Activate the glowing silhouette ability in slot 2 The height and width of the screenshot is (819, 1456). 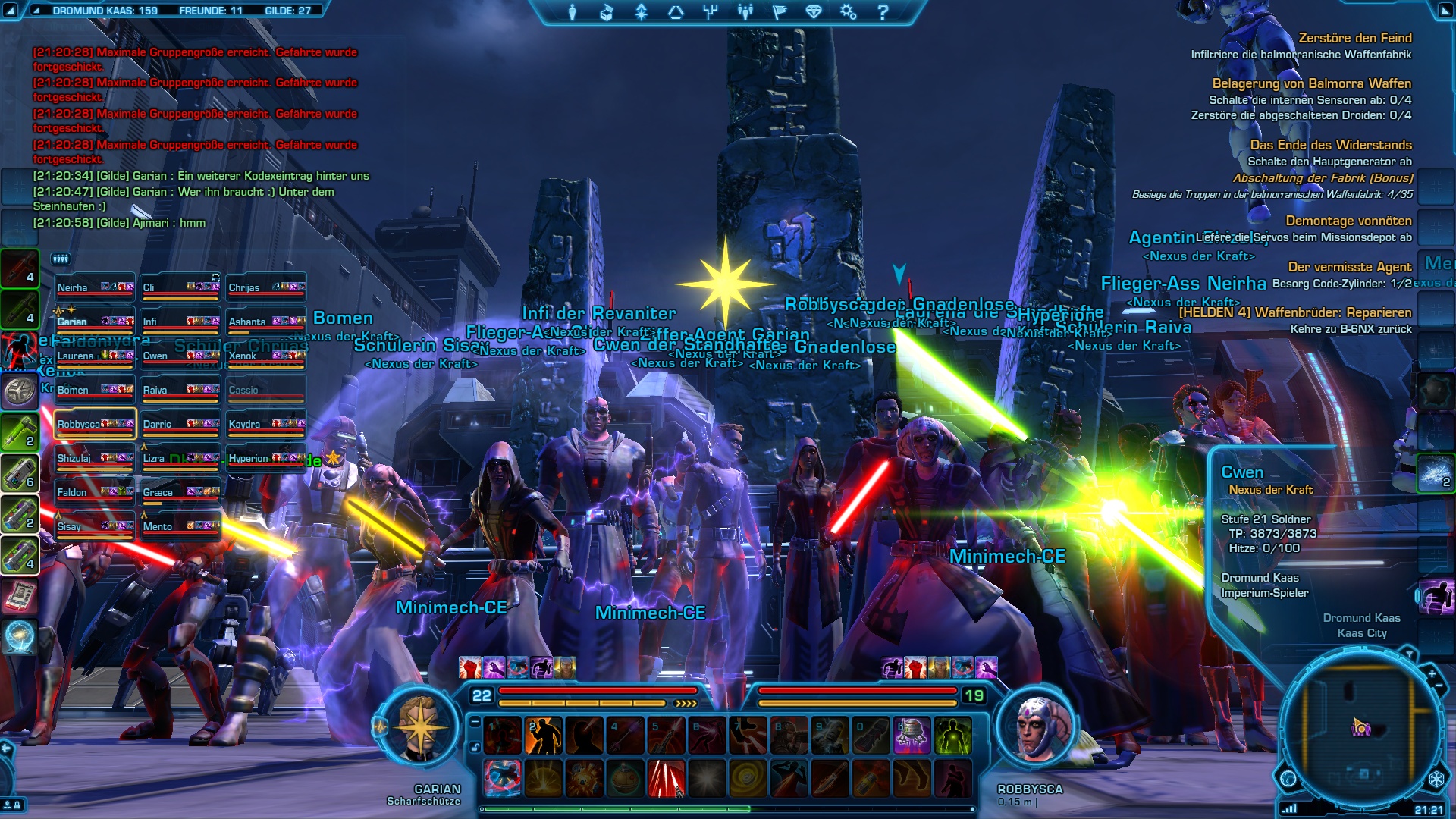543,736
